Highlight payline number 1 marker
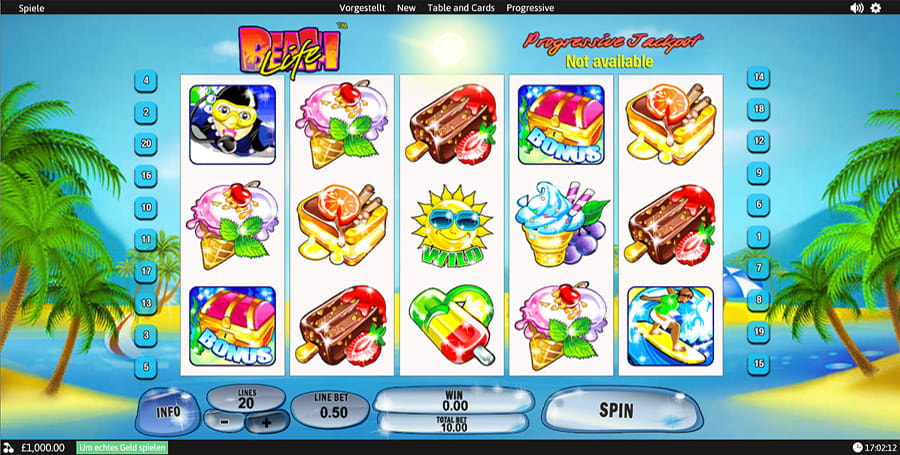The height and width of the screenshot is (455, 900). click(759, 236)
